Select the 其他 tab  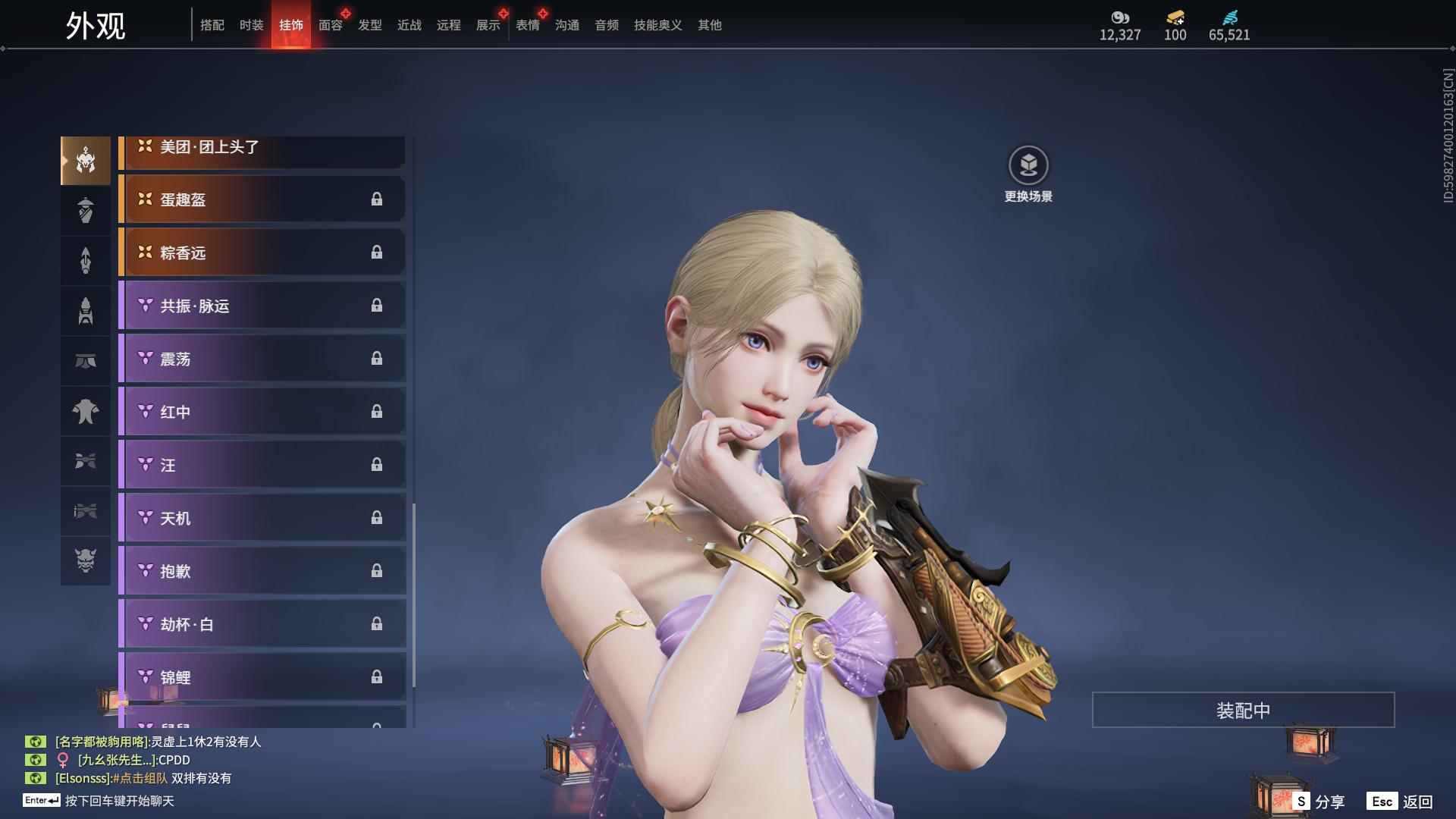click(x=709, y=25)
